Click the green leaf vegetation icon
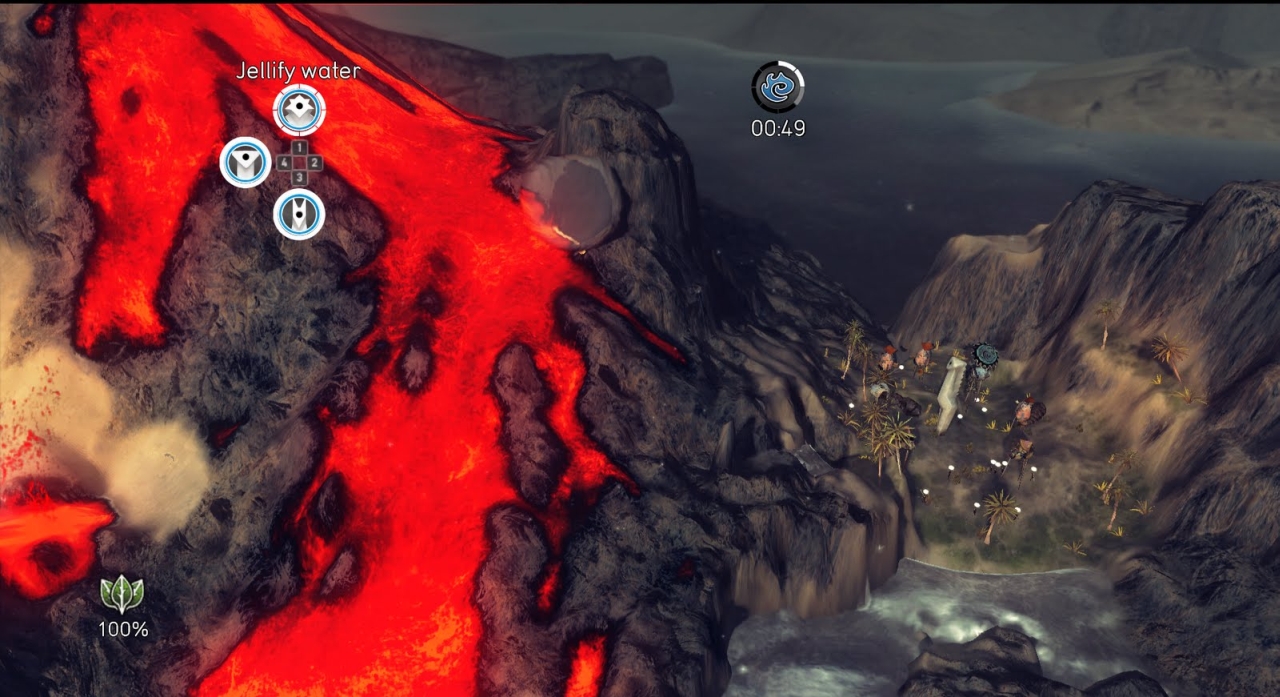The width and height of the screenshot is (1280, 697). tap(122, 595)
